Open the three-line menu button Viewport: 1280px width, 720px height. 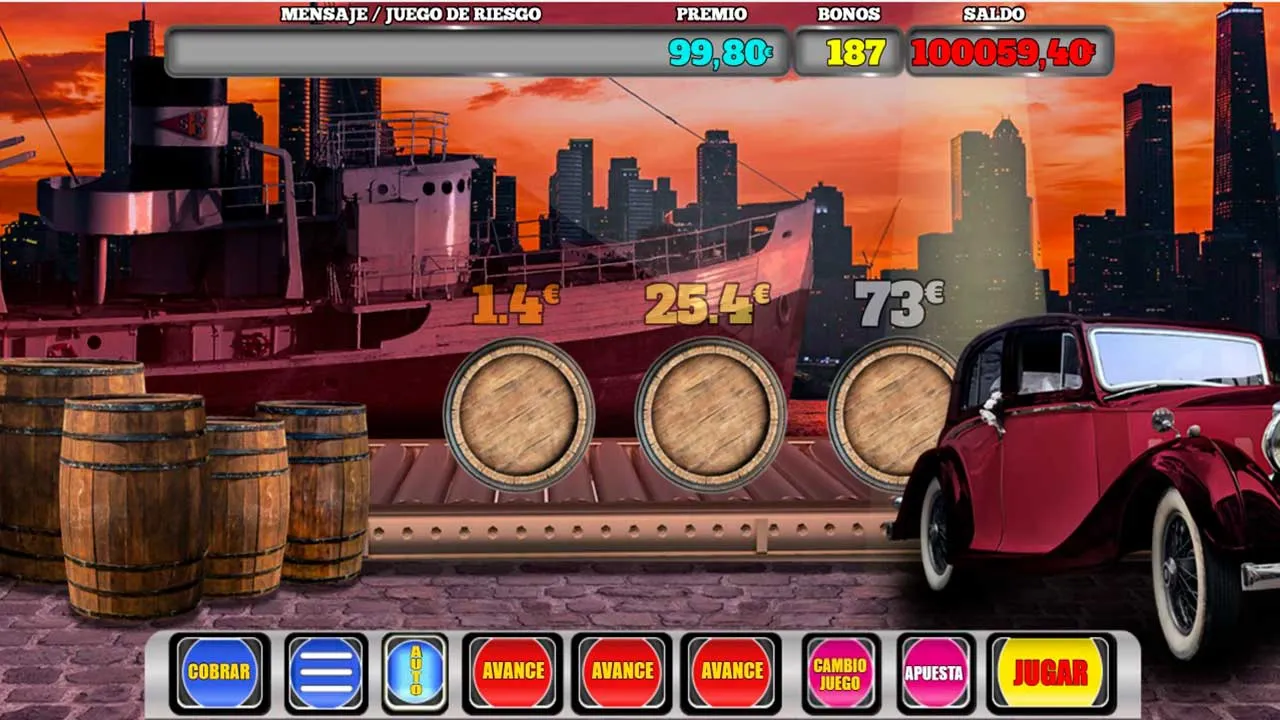click(326, 672)
